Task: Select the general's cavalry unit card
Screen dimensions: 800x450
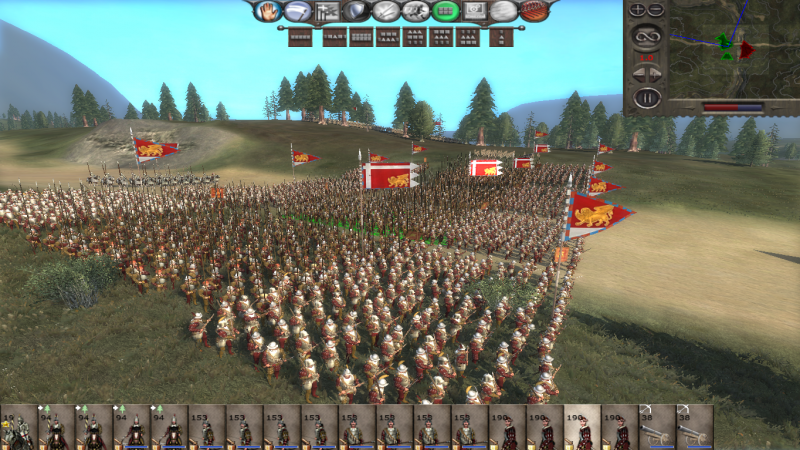Action: (x=19, y=427)
